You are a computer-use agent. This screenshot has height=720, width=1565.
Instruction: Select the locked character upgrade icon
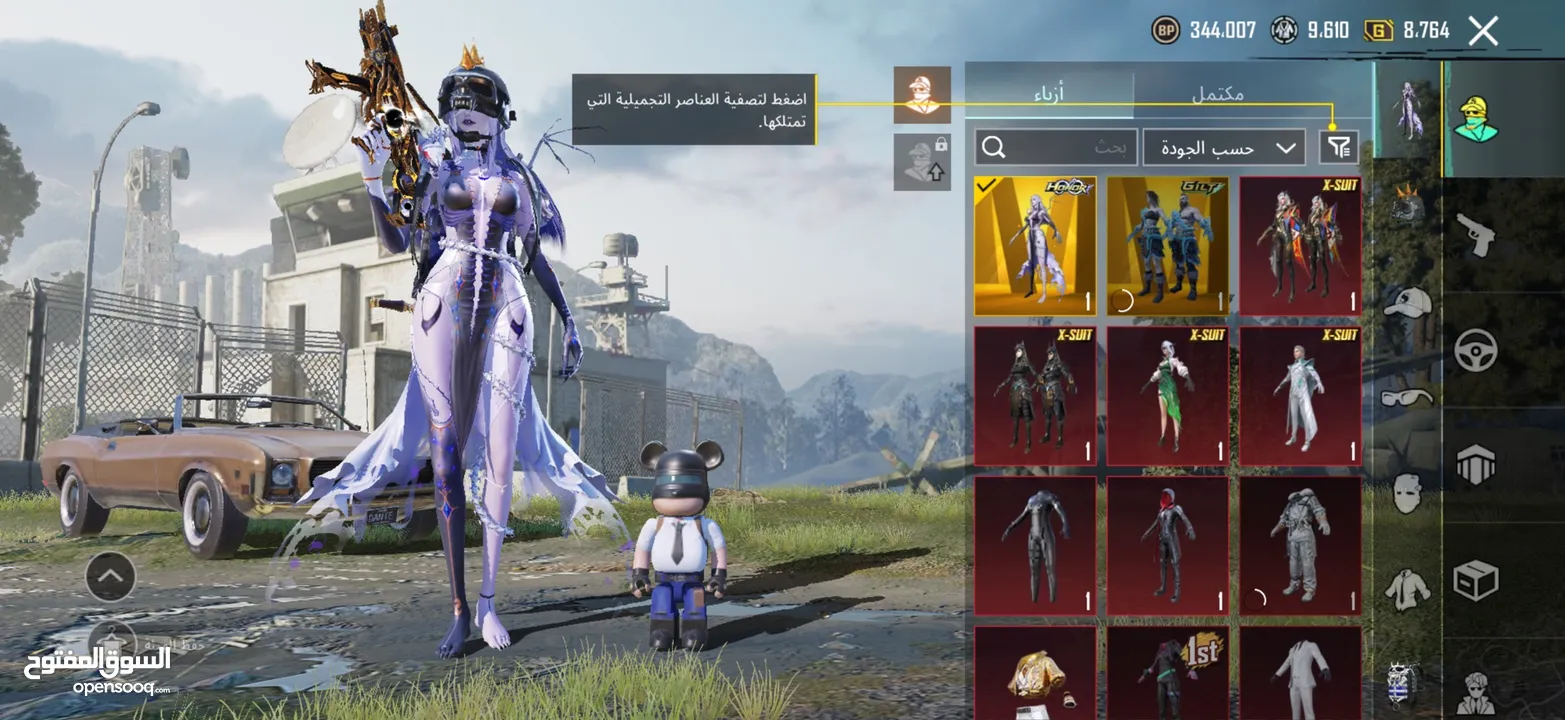922,162
